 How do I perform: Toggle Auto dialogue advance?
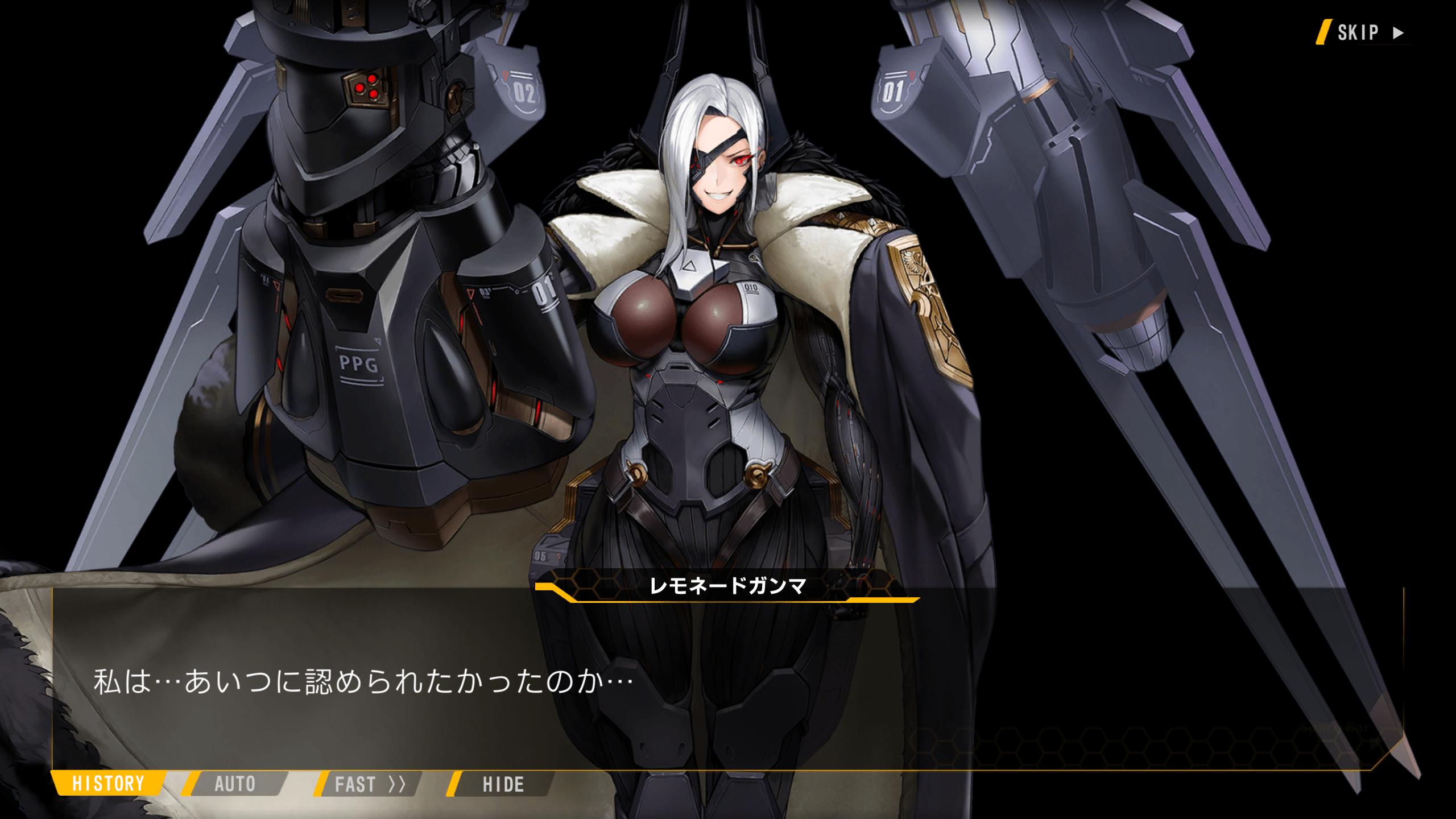(x=235, y=784)
